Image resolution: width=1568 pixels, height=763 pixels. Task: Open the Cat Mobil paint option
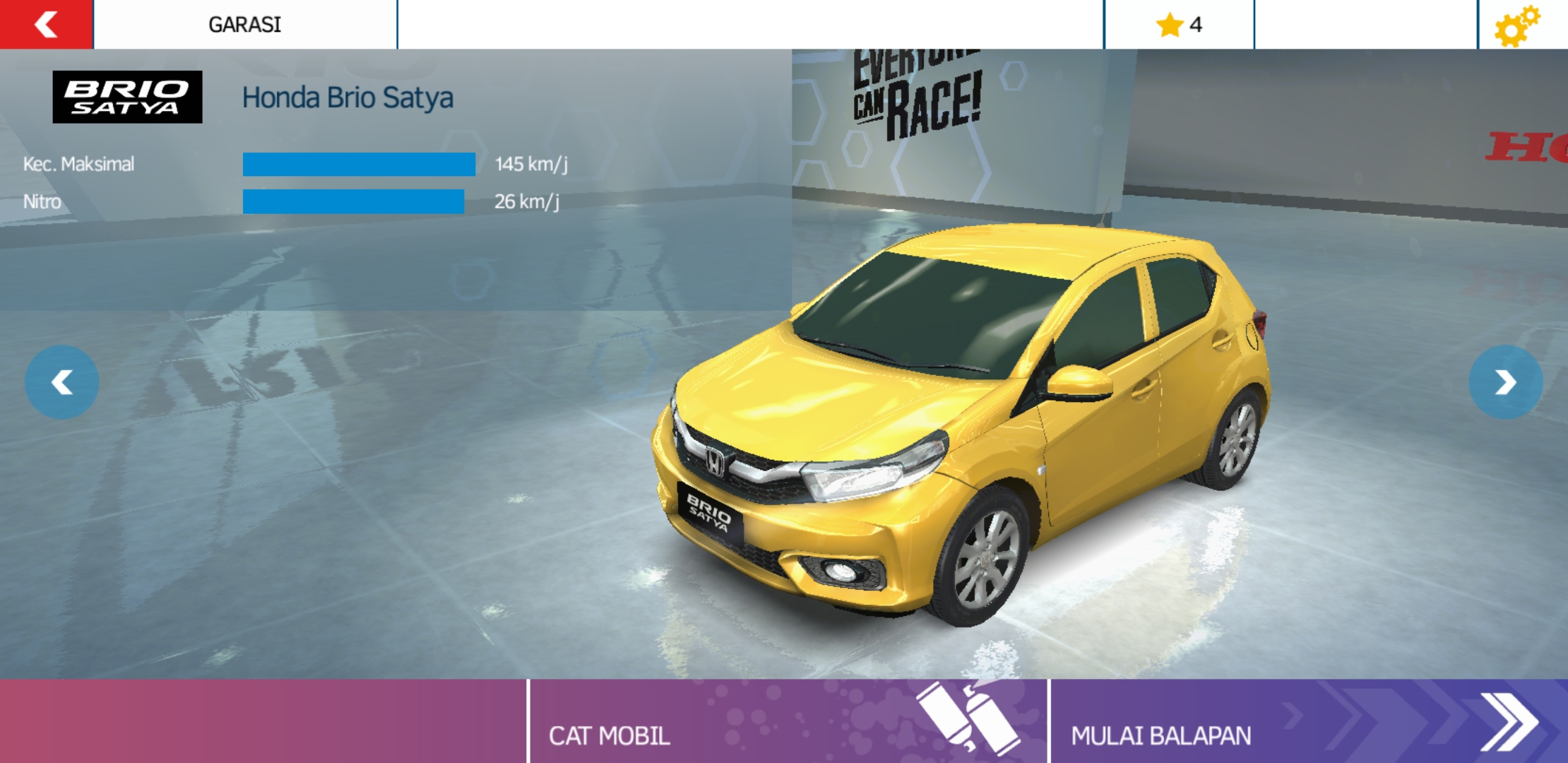coord(788,722)
